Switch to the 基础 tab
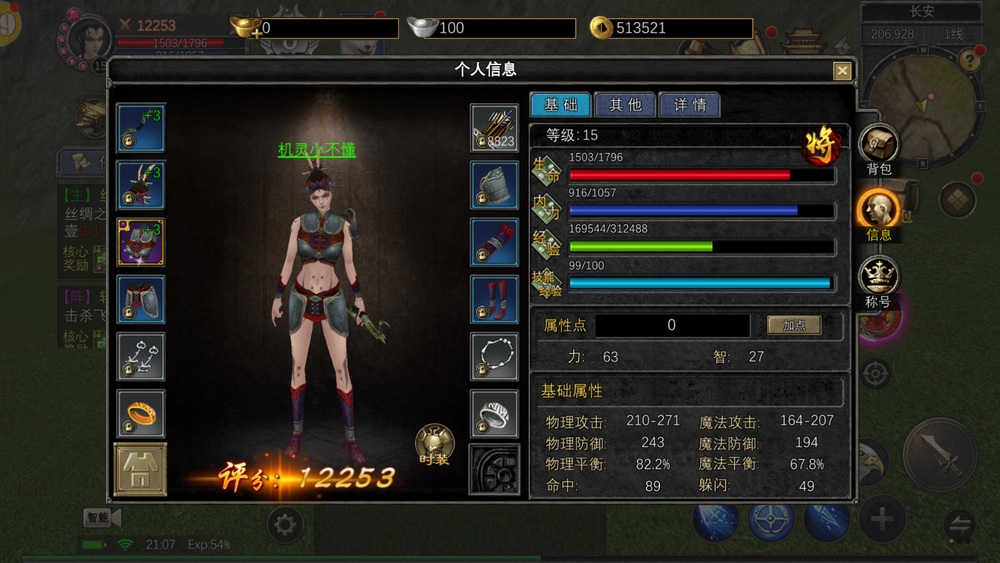 560,105
